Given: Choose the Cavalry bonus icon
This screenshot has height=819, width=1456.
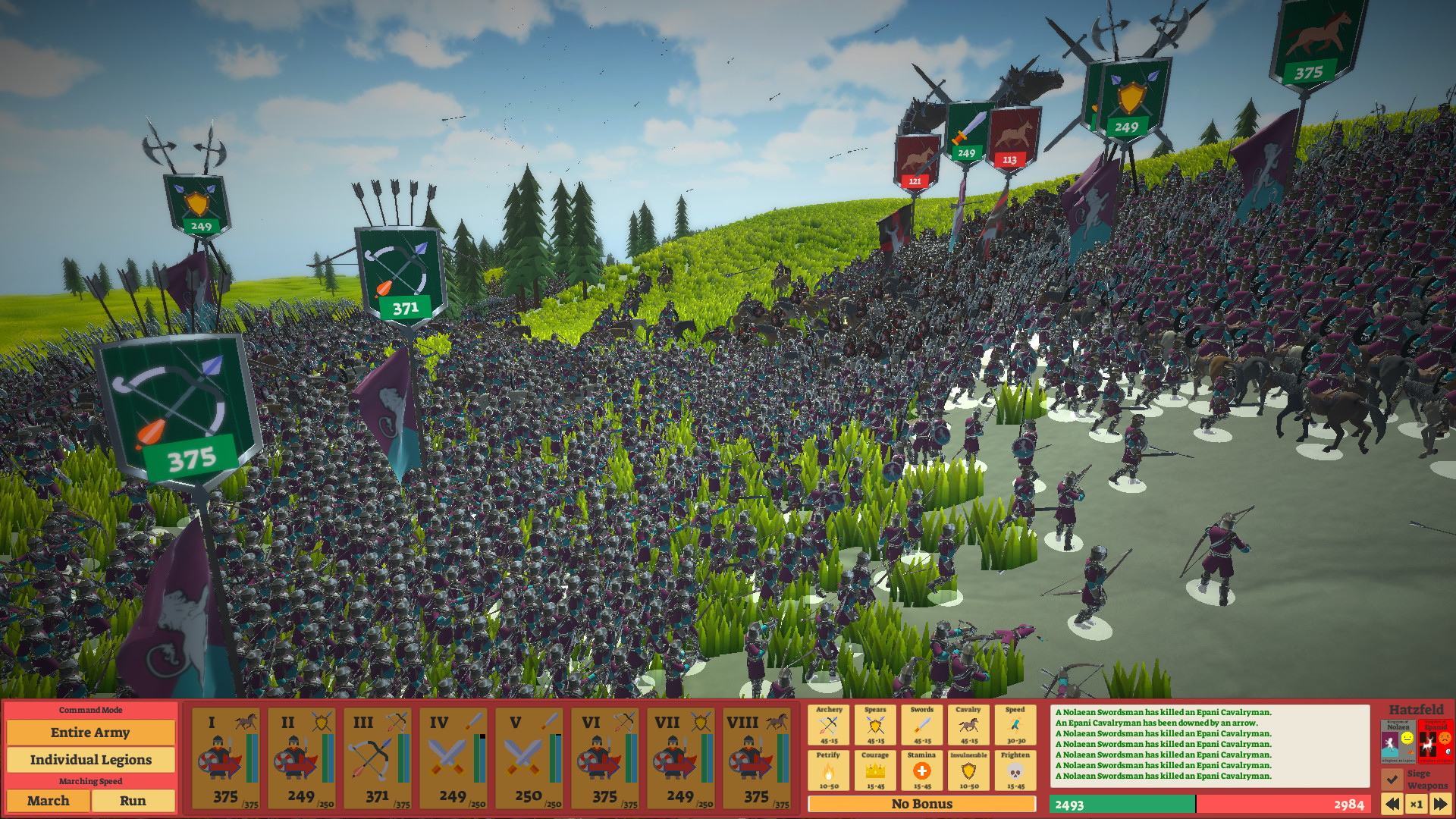Looking at the screenshot, I should coord(969,724).
